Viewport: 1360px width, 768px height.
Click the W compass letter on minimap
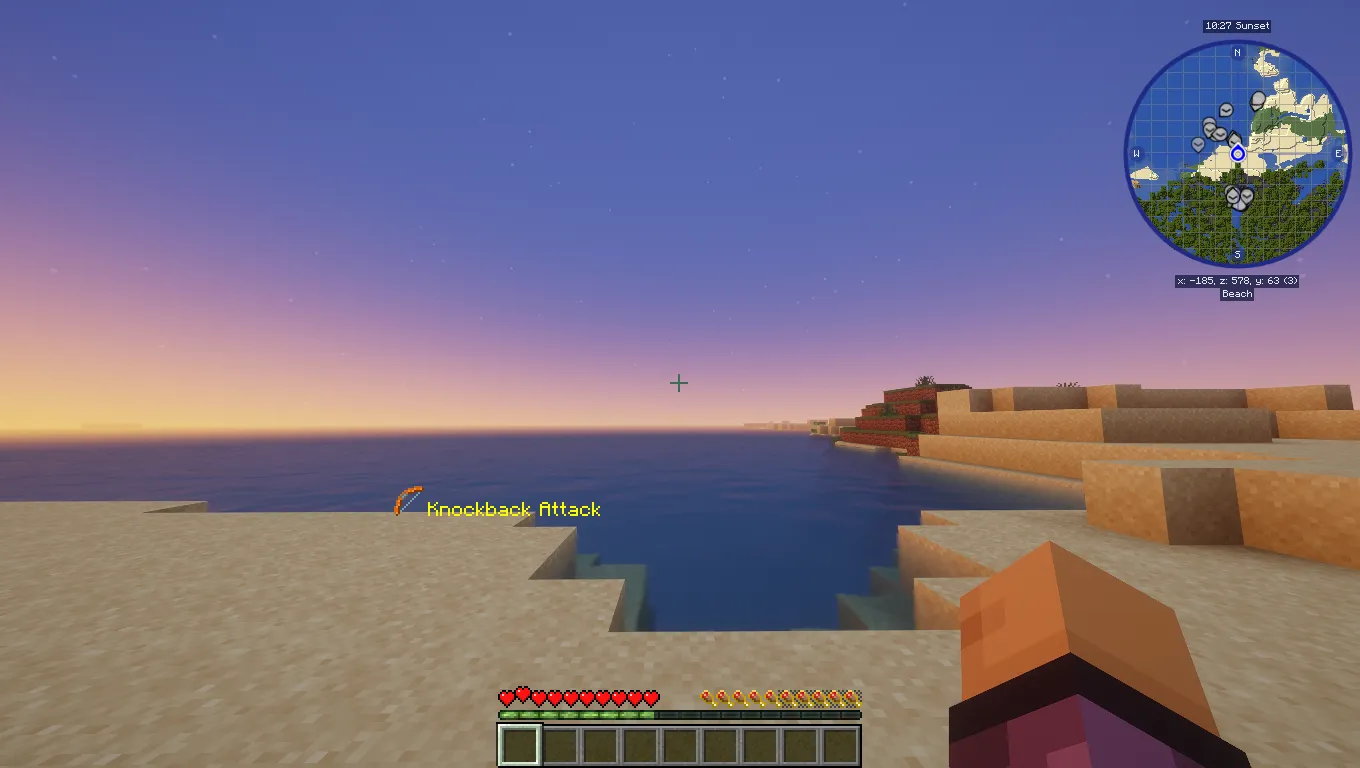[x=1136, y=153]
